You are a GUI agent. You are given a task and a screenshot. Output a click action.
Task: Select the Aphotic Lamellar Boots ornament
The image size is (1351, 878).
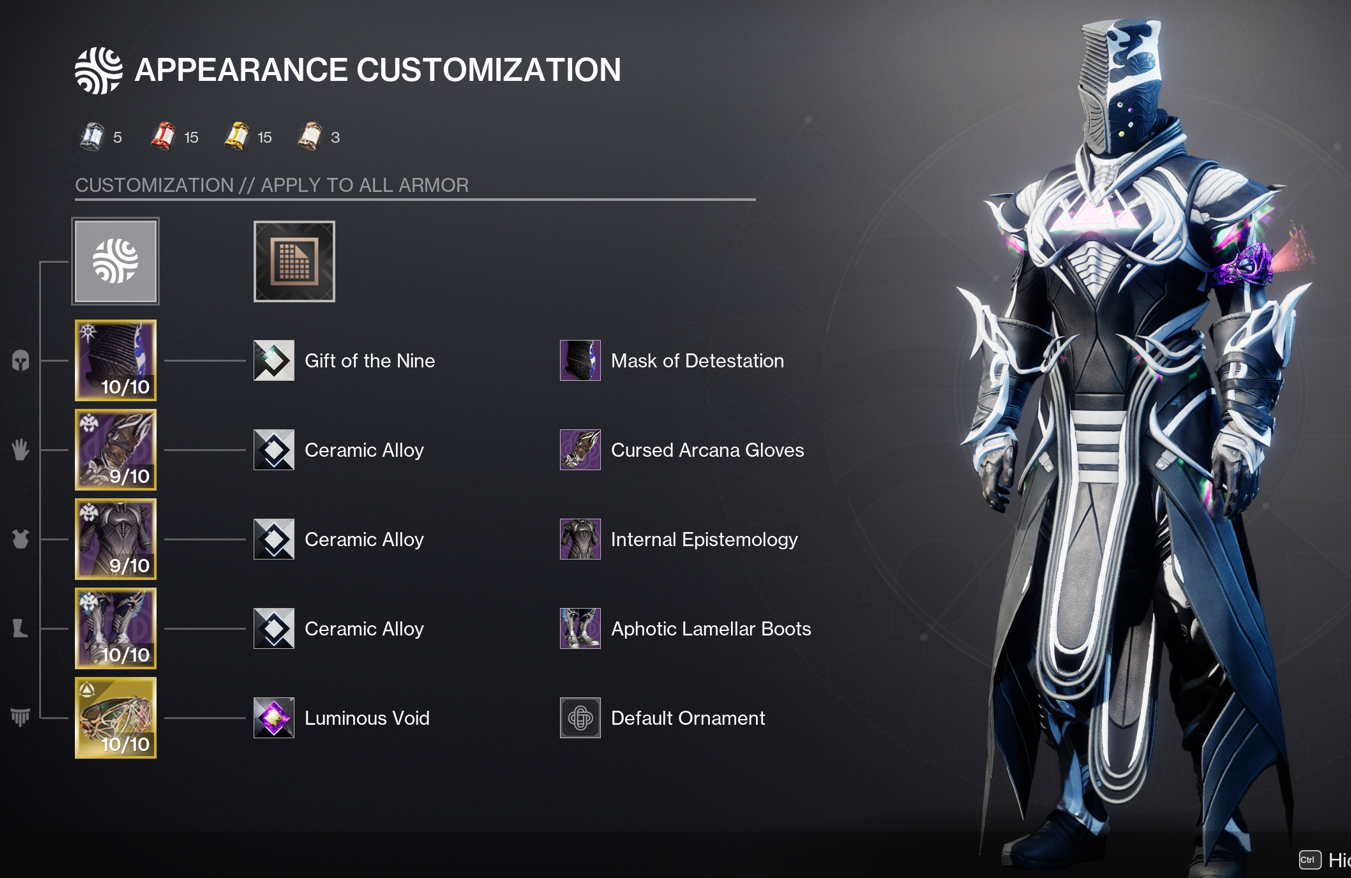point(580,628)
